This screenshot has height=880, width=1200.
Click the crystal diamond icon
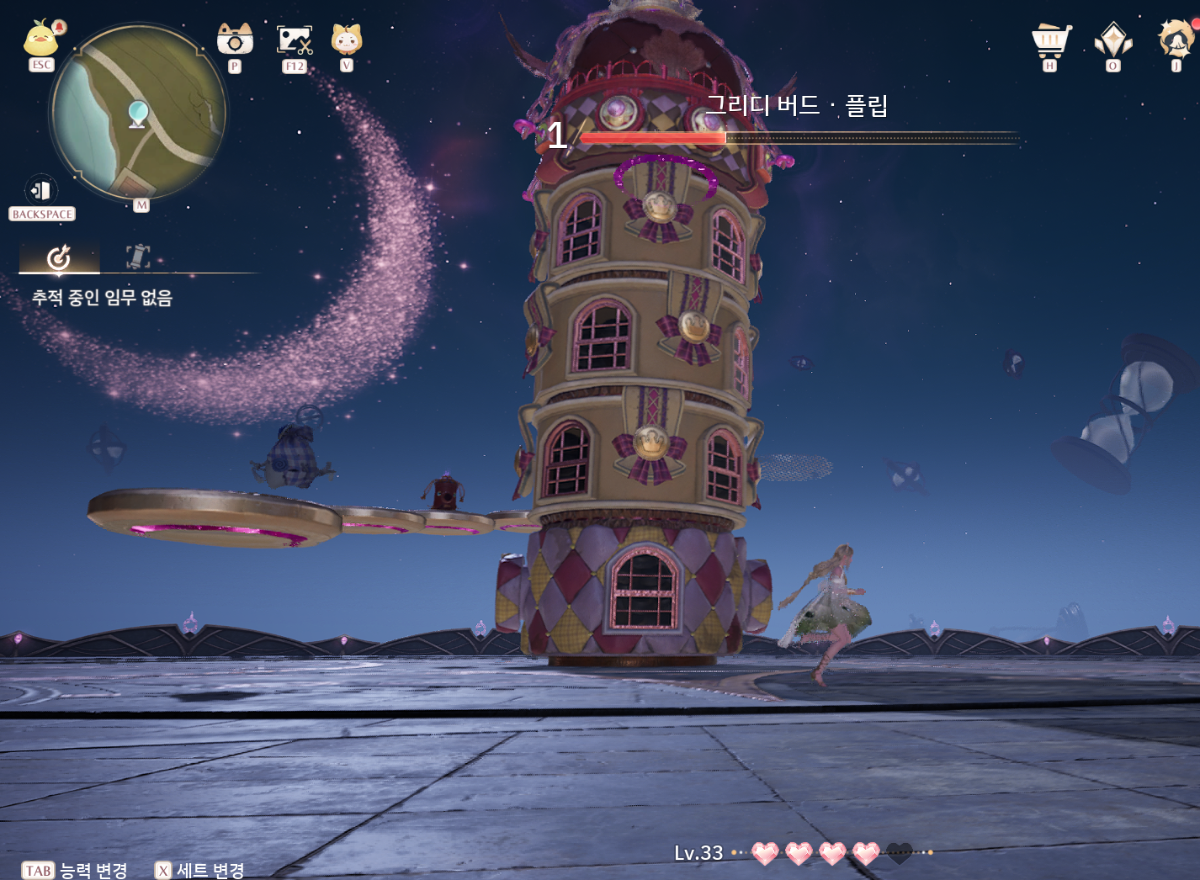click(x=1112, y=40)
